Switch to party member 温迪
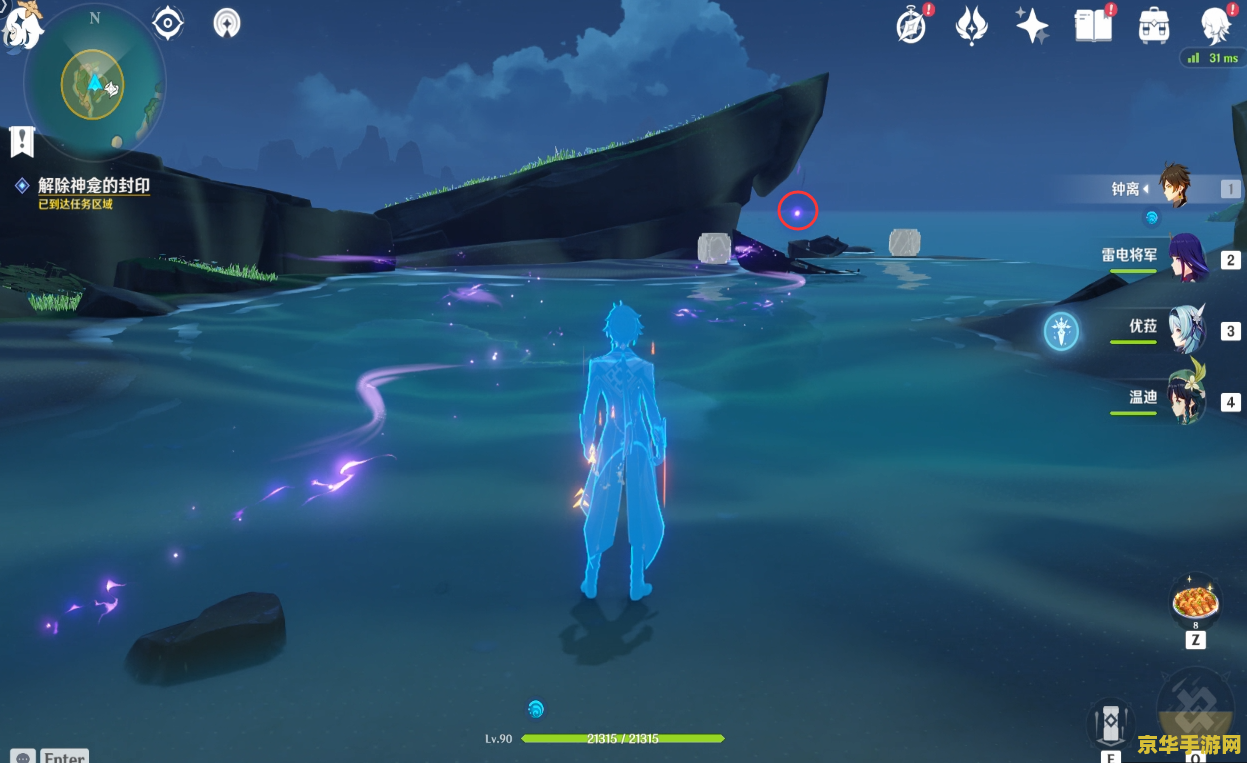This screenshot has height=763, width=1247. [1186, 400]
